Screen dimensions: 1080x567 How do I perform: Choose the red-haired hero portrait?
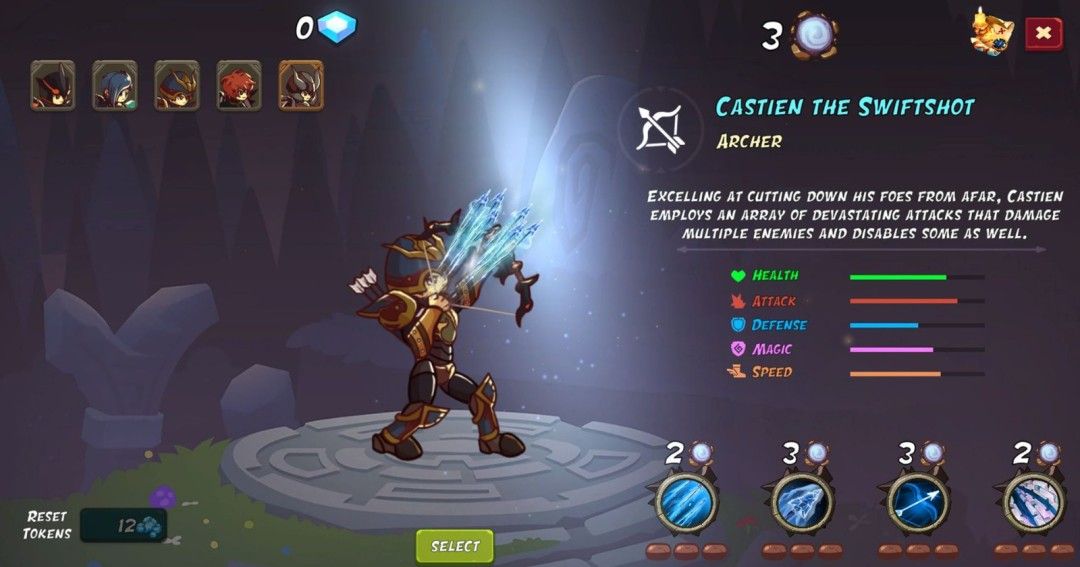239,85
